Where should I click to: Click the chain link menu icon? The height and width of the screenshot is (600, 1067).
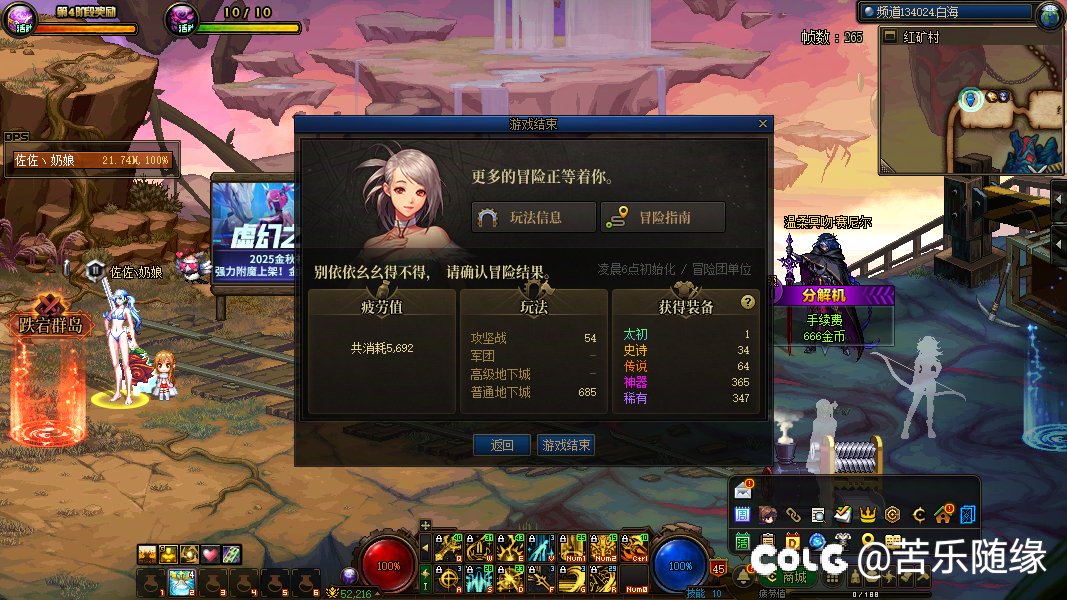[x=793, y=514]
